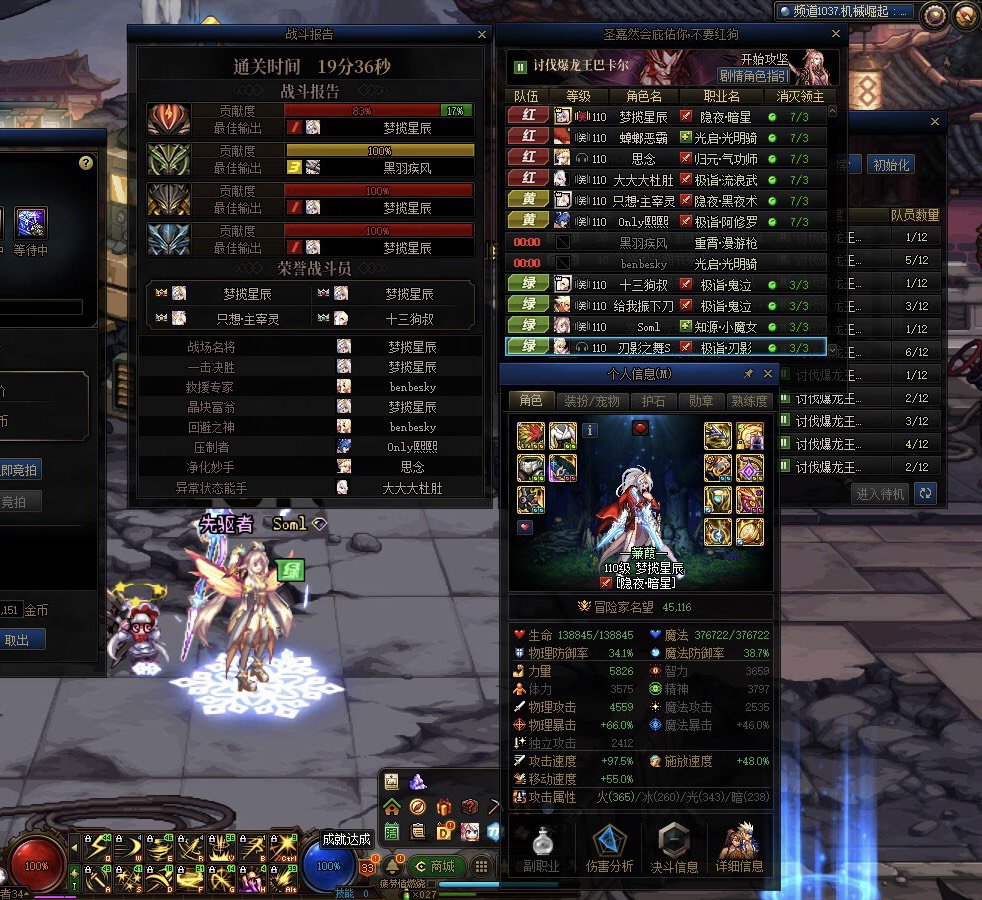The height and width of the screenshot is (900, 982).
Task: Click the 初始化 reset button
Action: [x=889, y=165]
